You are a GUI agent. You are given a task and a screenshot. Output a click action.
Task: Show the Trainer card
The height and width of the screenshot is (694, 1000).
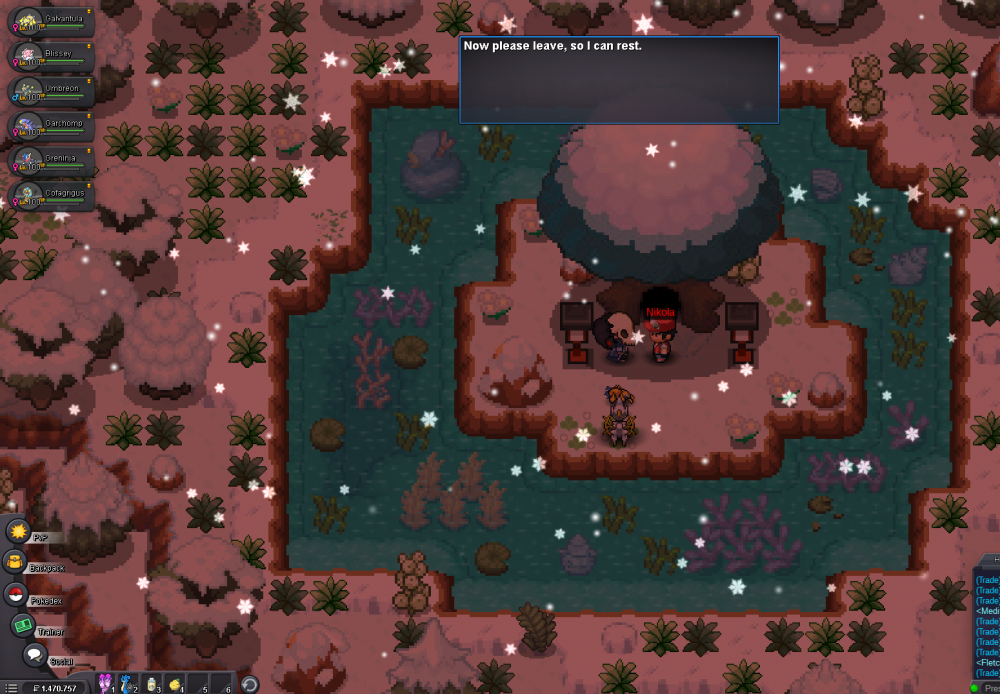(22, 626)
